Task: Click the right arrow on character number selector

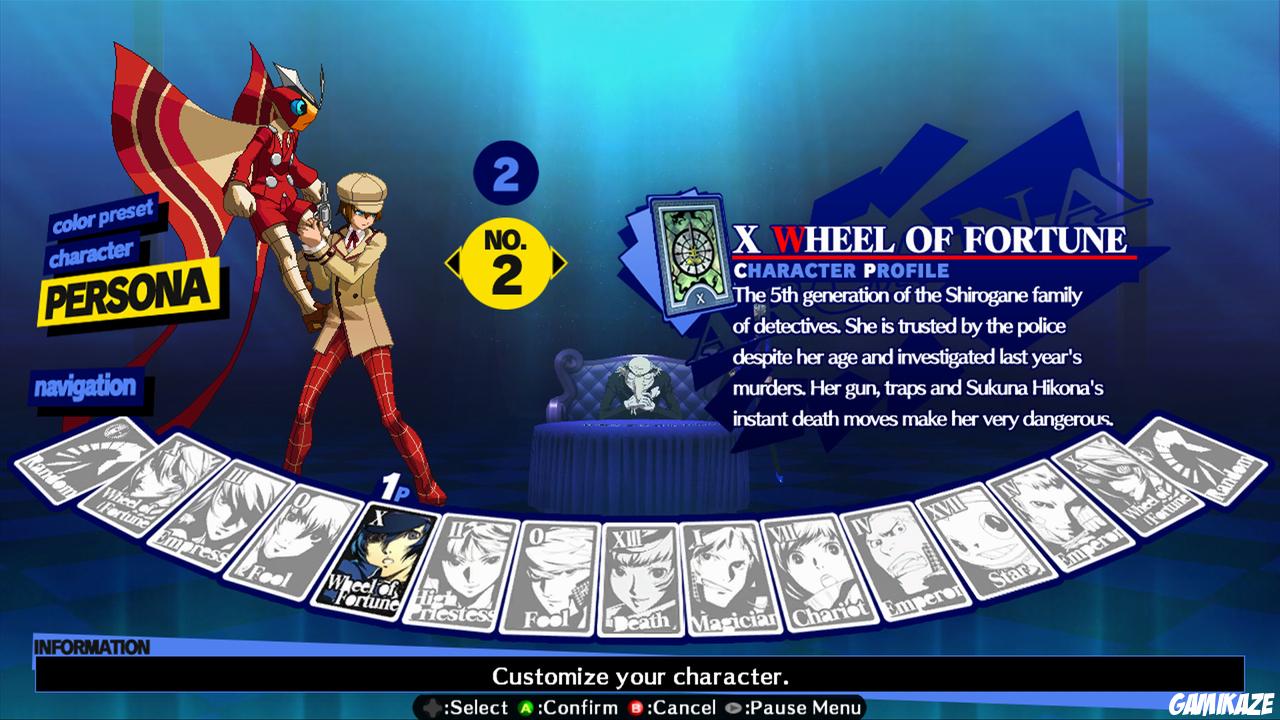Action: coord(560,265)
